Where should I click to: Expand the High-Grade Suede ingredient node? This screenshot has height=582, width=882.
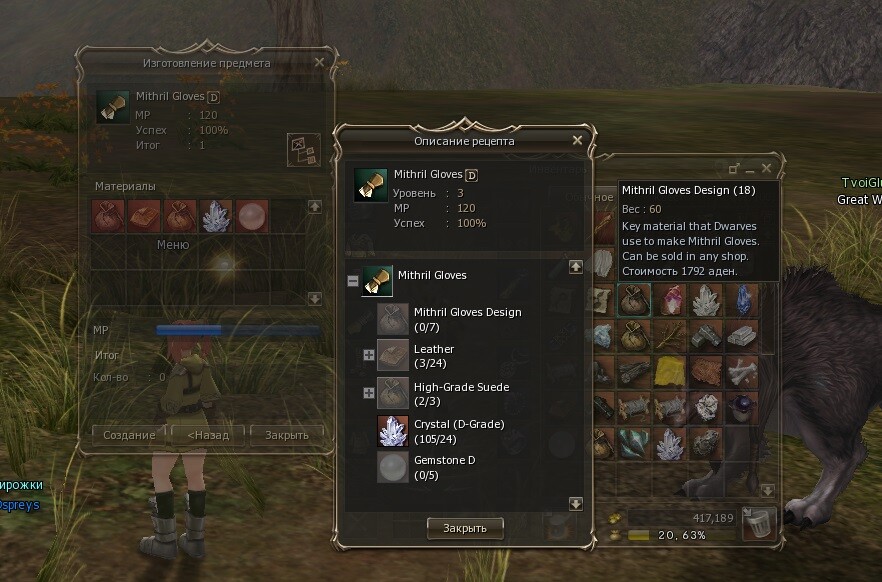369,393
